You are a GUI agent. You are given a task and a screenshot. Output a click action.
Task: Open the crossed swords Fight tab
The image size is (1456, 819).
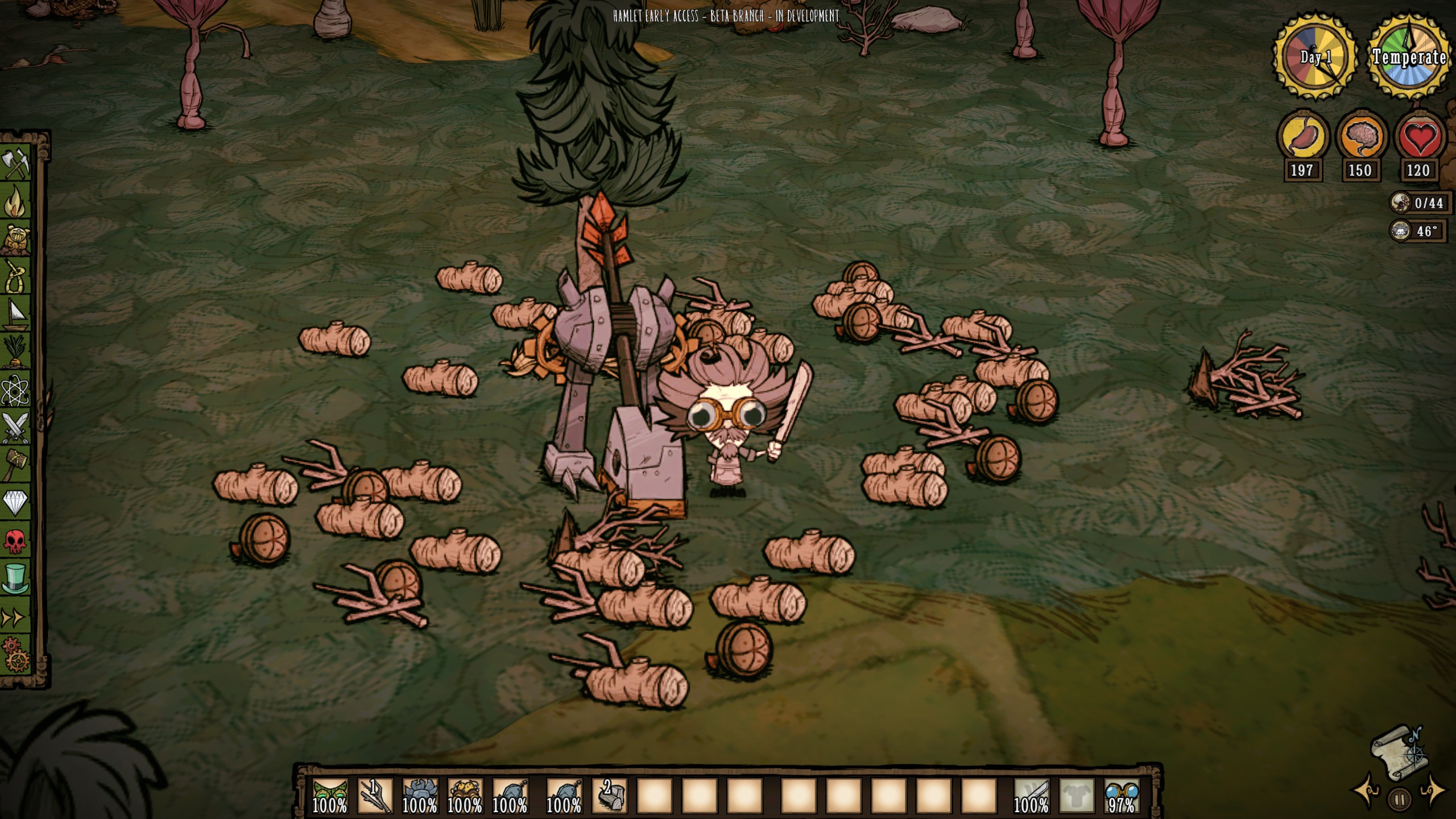coord(16,428)
